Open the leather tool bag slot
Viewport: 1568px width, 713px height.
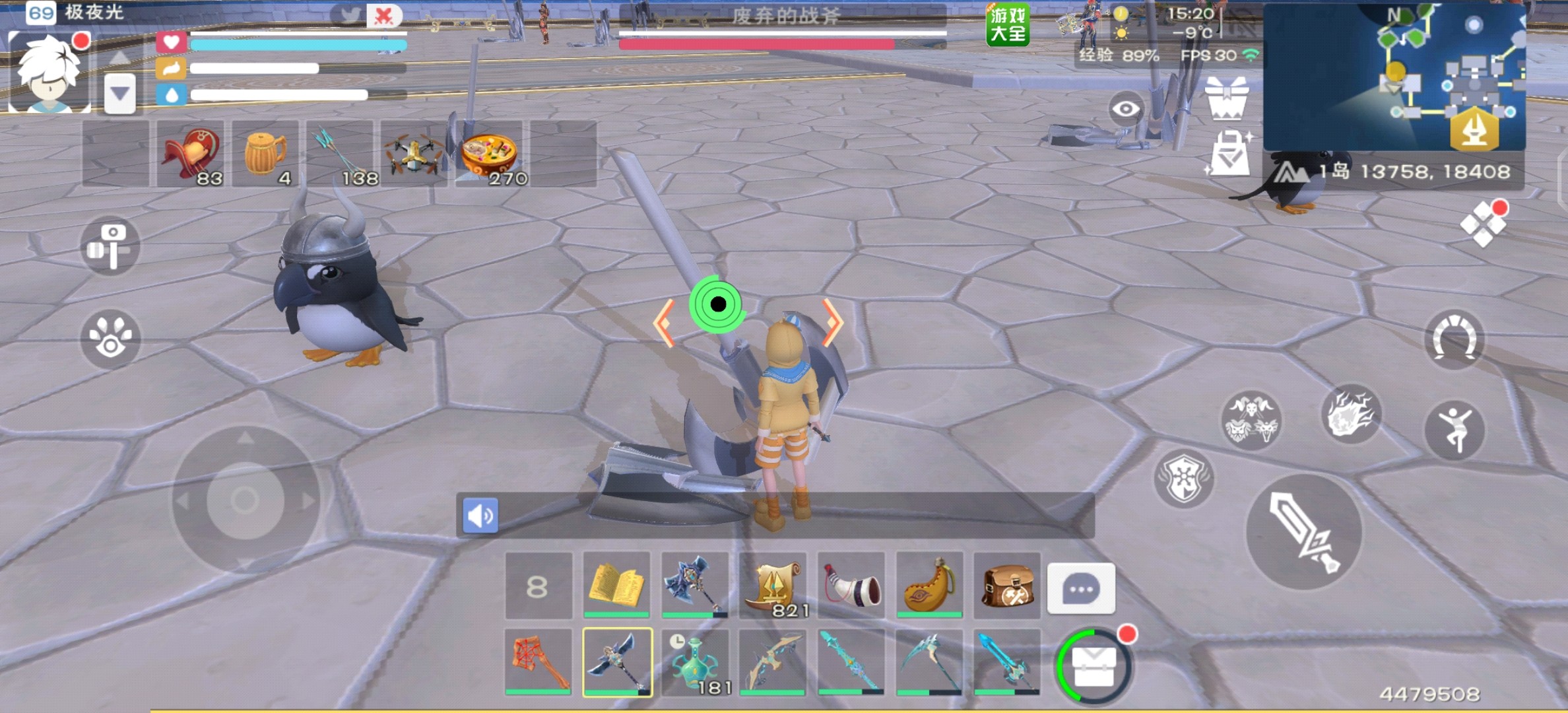pyautogui.click(x=1007, y=585)
